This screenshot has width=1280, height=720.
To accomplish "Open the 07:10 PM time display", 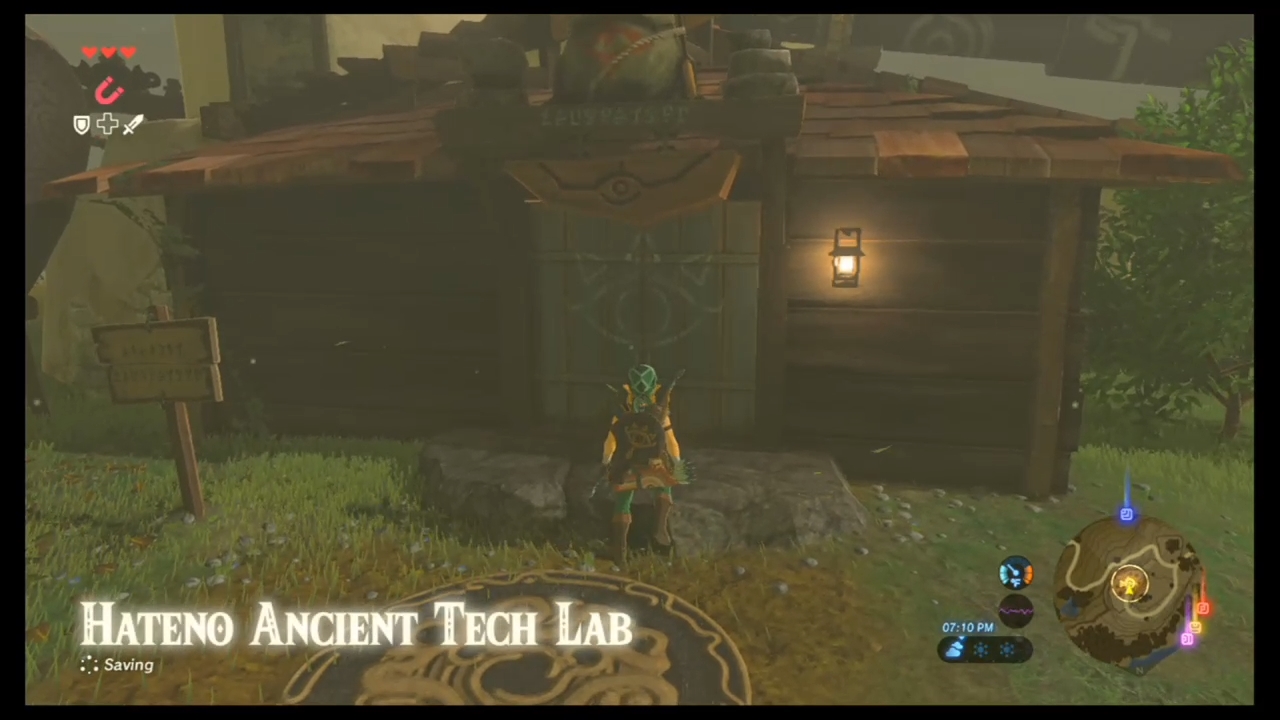I will click(968, 628).
